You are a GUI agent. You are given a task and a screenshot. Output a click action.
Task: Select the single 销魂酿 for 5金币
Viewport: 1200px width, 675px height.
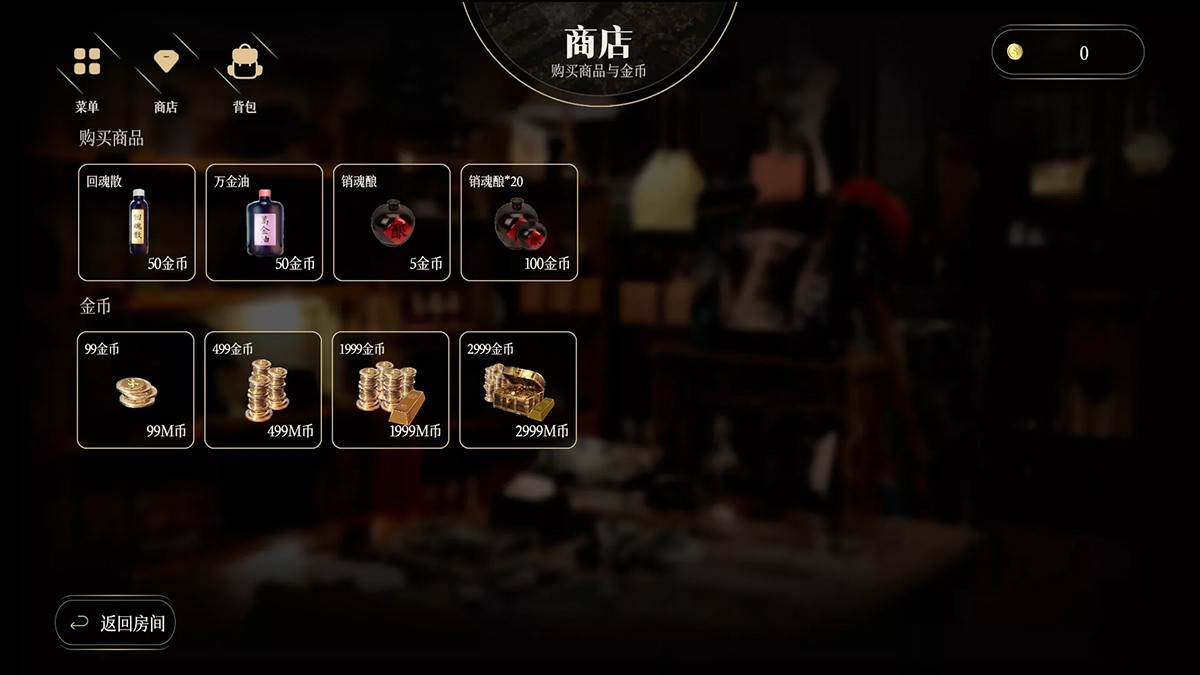tap(392, 222)
